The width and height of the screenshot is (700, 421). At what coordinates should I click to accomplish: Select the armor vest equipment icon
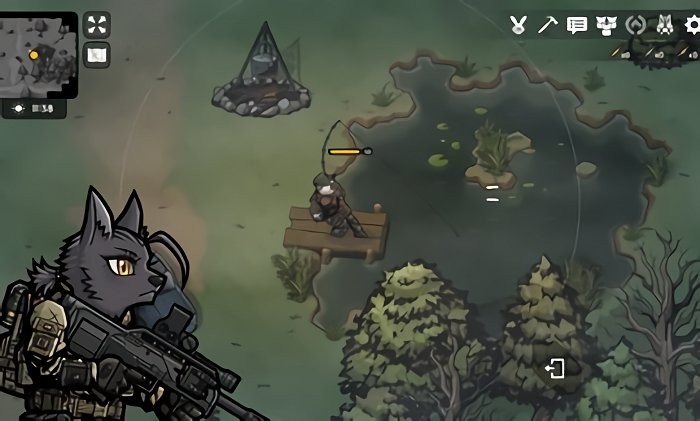pyautogui.click(x=606, y=25)
